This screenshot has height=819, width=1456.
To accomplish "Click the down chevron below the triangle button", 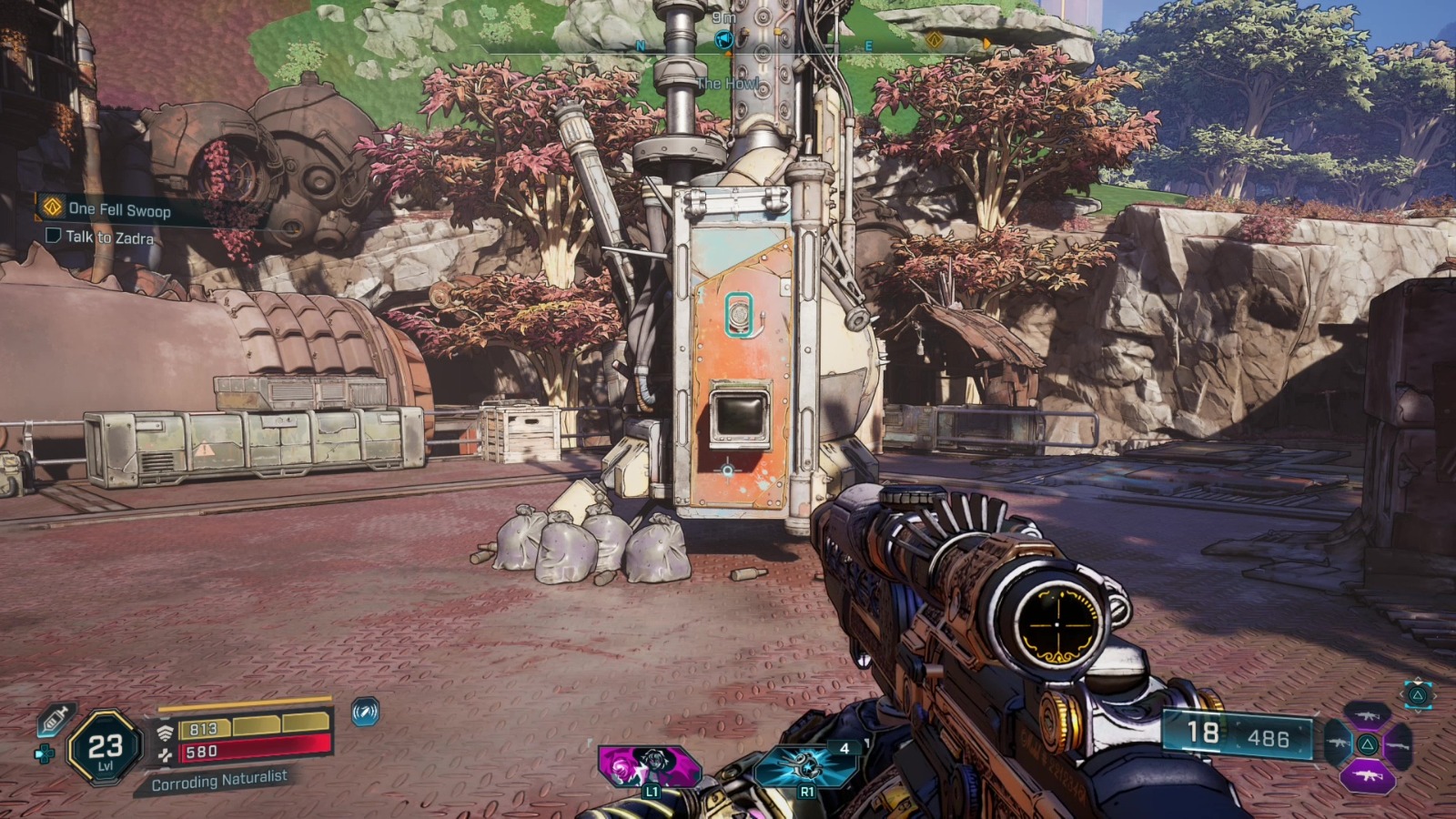I will tap(1419, 713).
